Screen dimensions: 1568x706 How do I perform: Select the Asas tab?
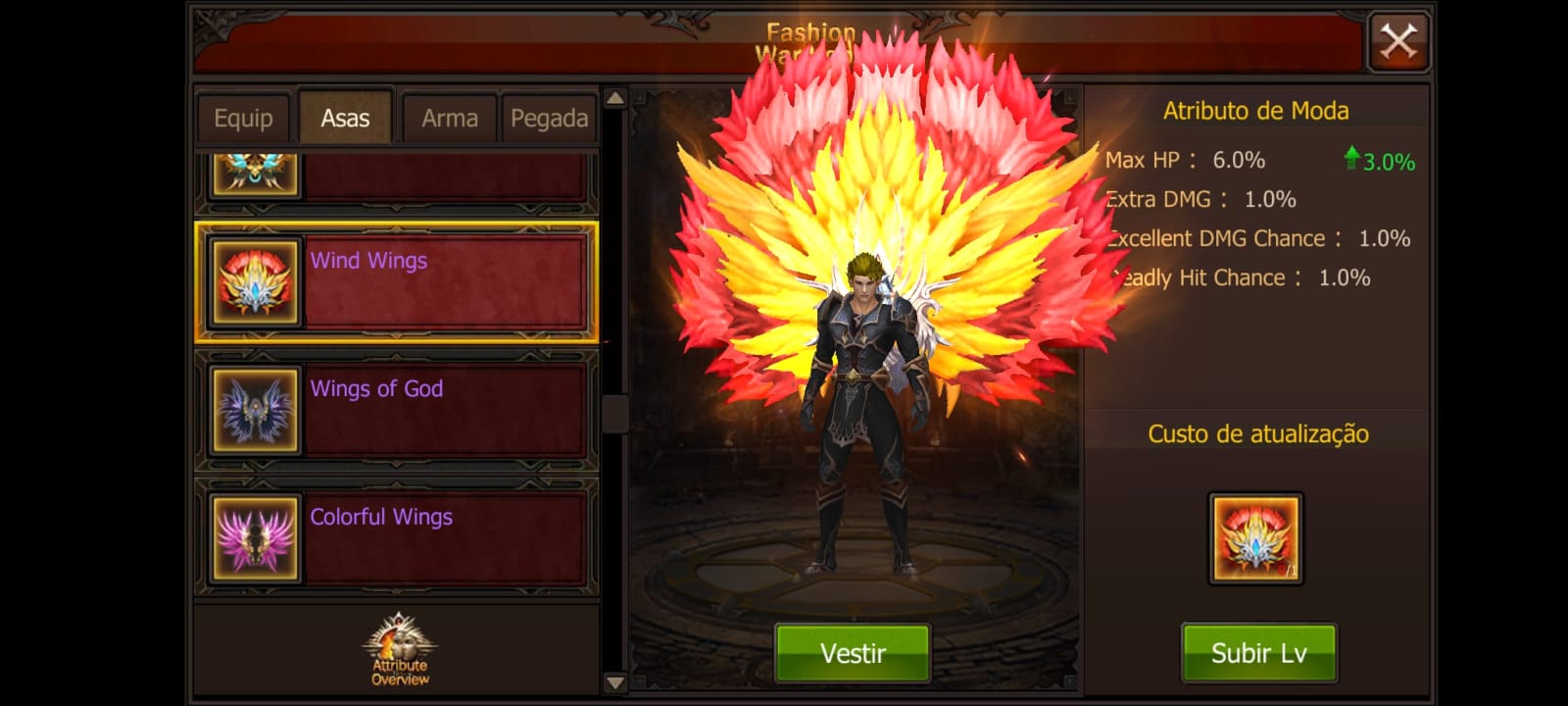(345, 119)
